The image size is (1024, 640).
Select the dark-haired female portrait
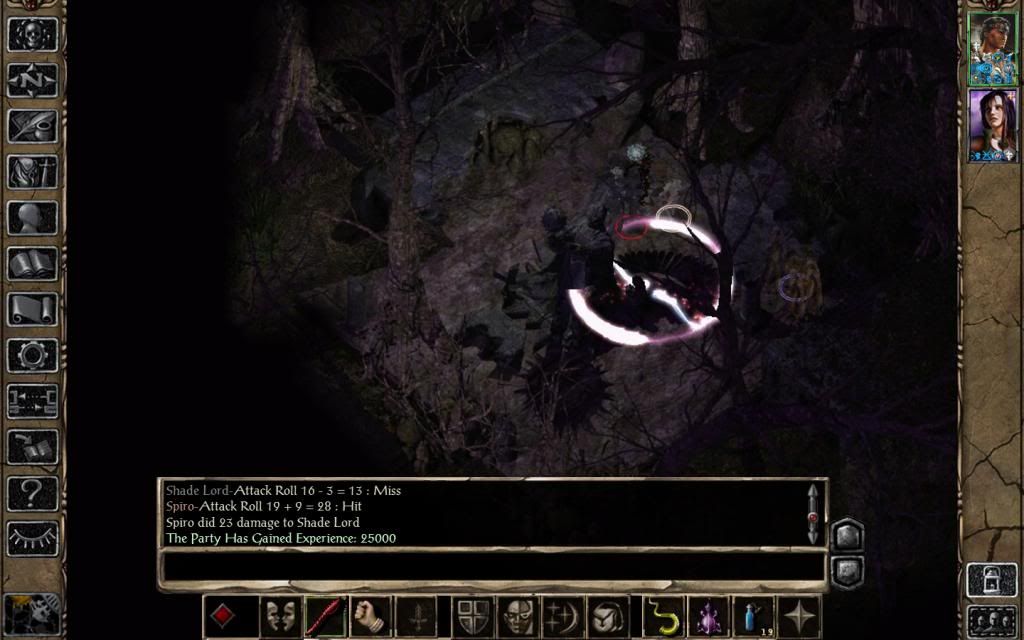tap(992, 125)
